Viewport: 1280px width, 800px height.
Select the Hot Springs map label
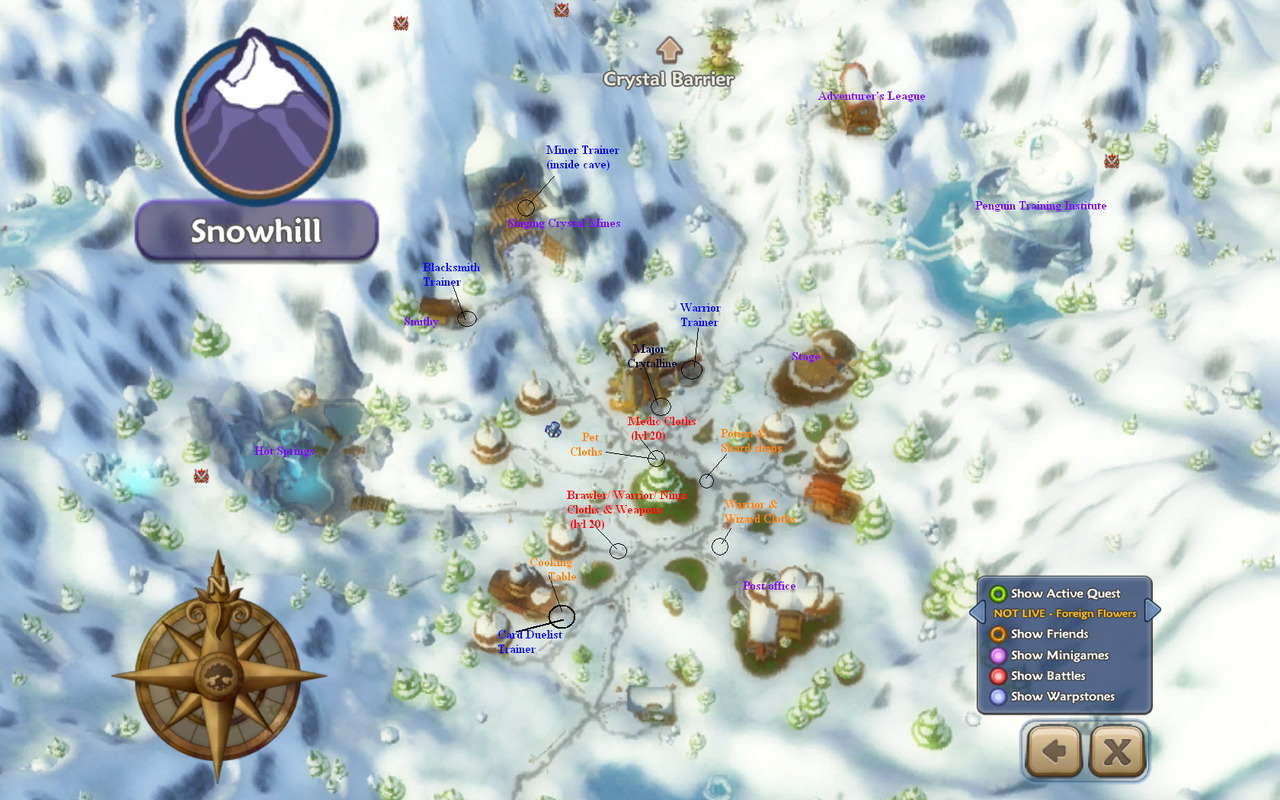coord(282,451)
